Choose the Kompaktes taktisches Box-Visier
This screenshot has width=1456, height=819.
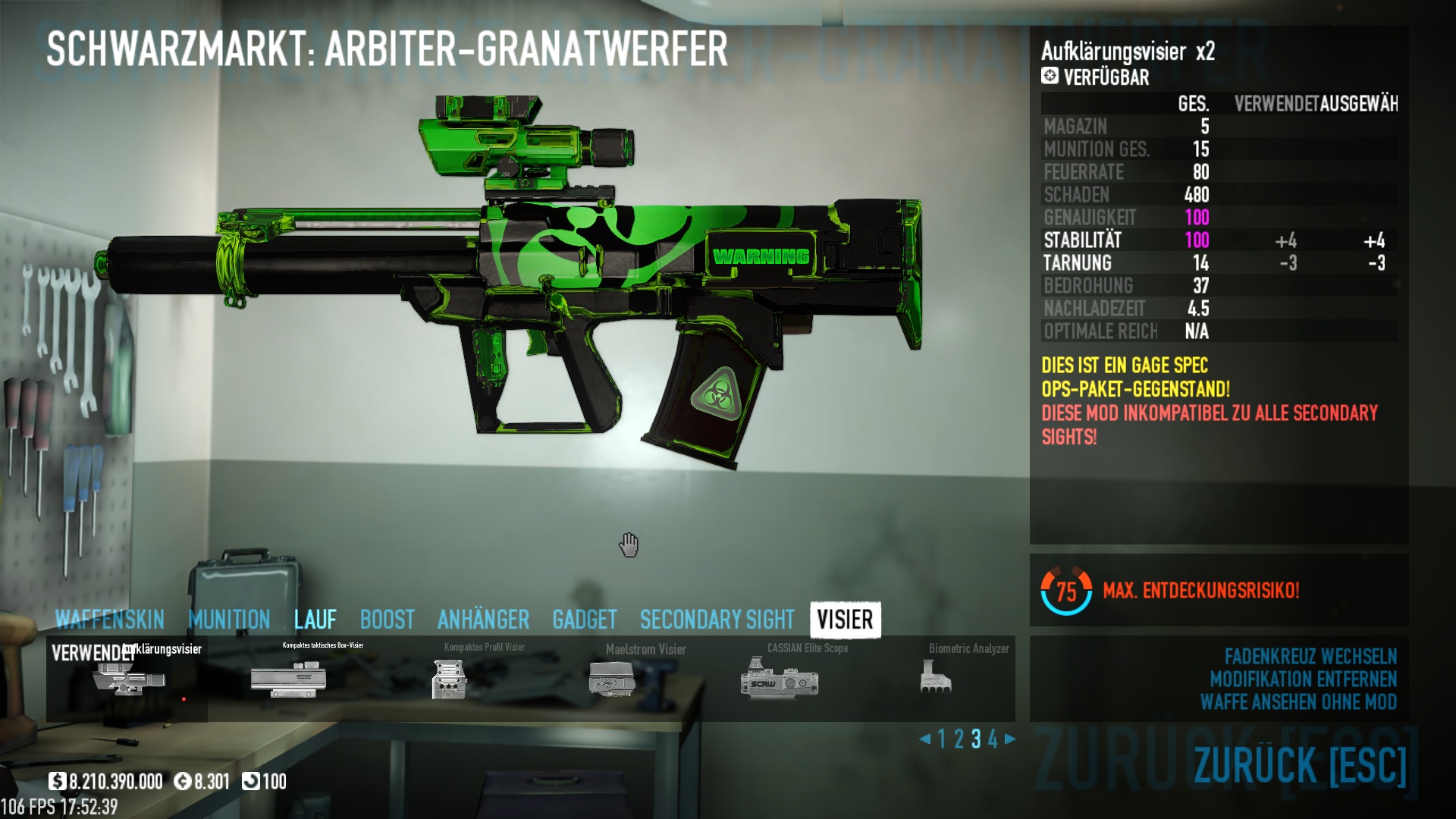[x=289, y=677]
